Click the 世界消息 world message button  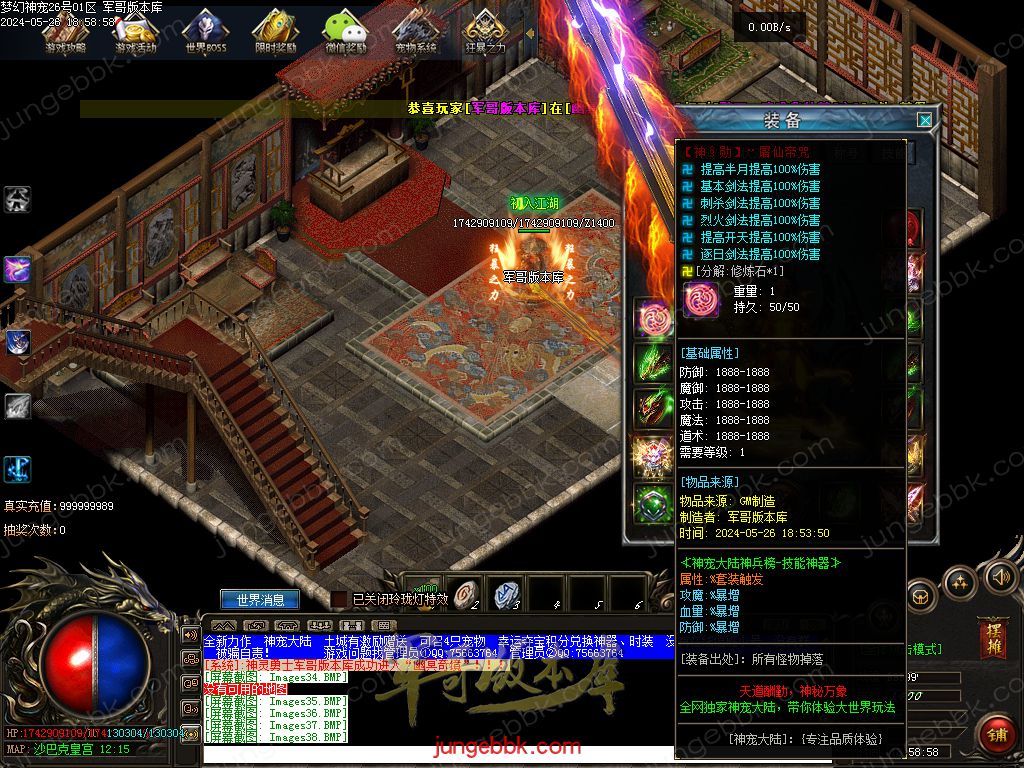click(x=260, y=600)
